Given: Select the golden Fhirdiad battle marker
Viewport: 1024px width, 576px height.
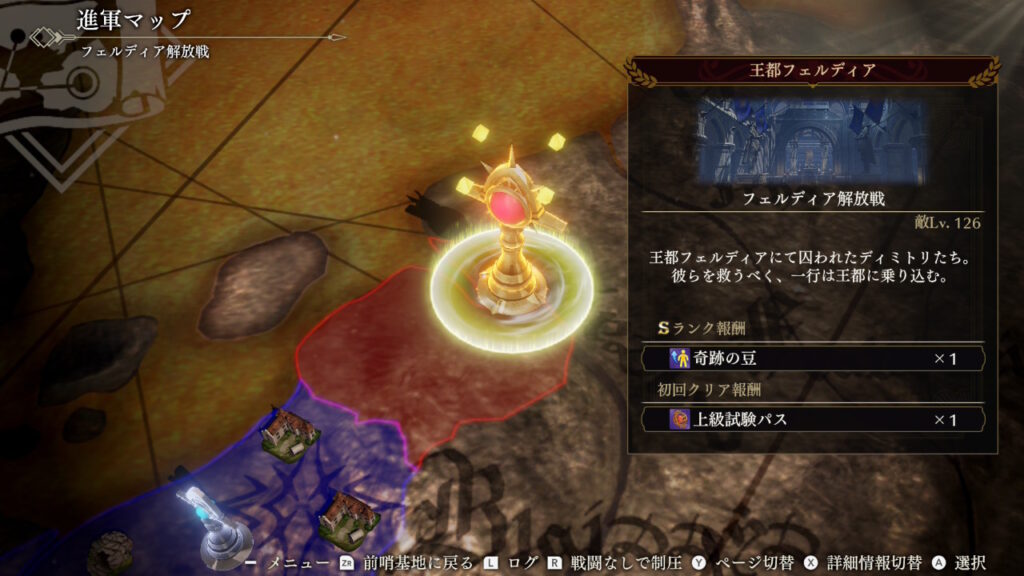Looking at the screenshot, I should [x=510, y=240].
